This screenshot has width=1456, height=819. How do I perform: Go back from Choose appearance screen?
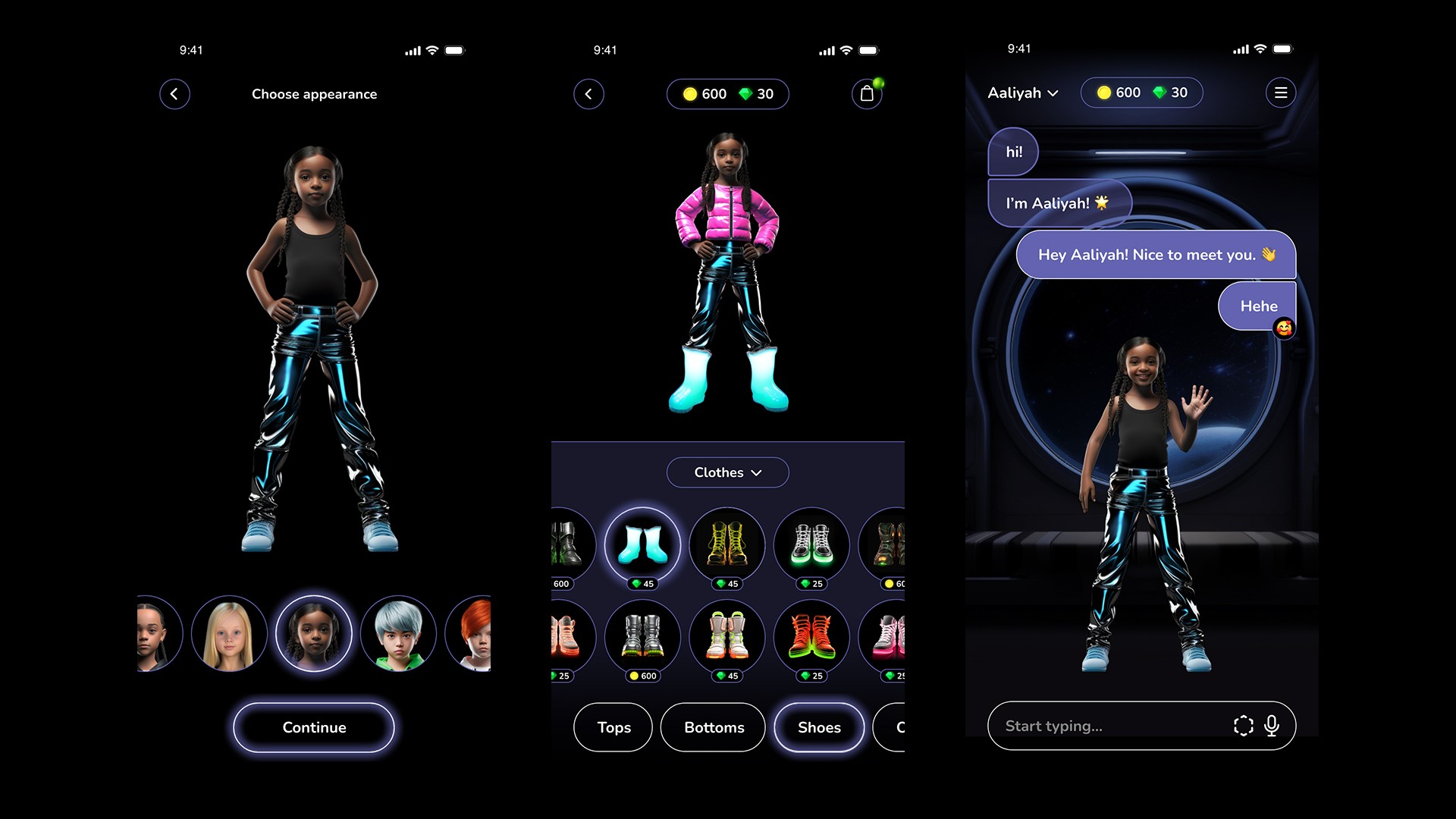tap(175, 94)
